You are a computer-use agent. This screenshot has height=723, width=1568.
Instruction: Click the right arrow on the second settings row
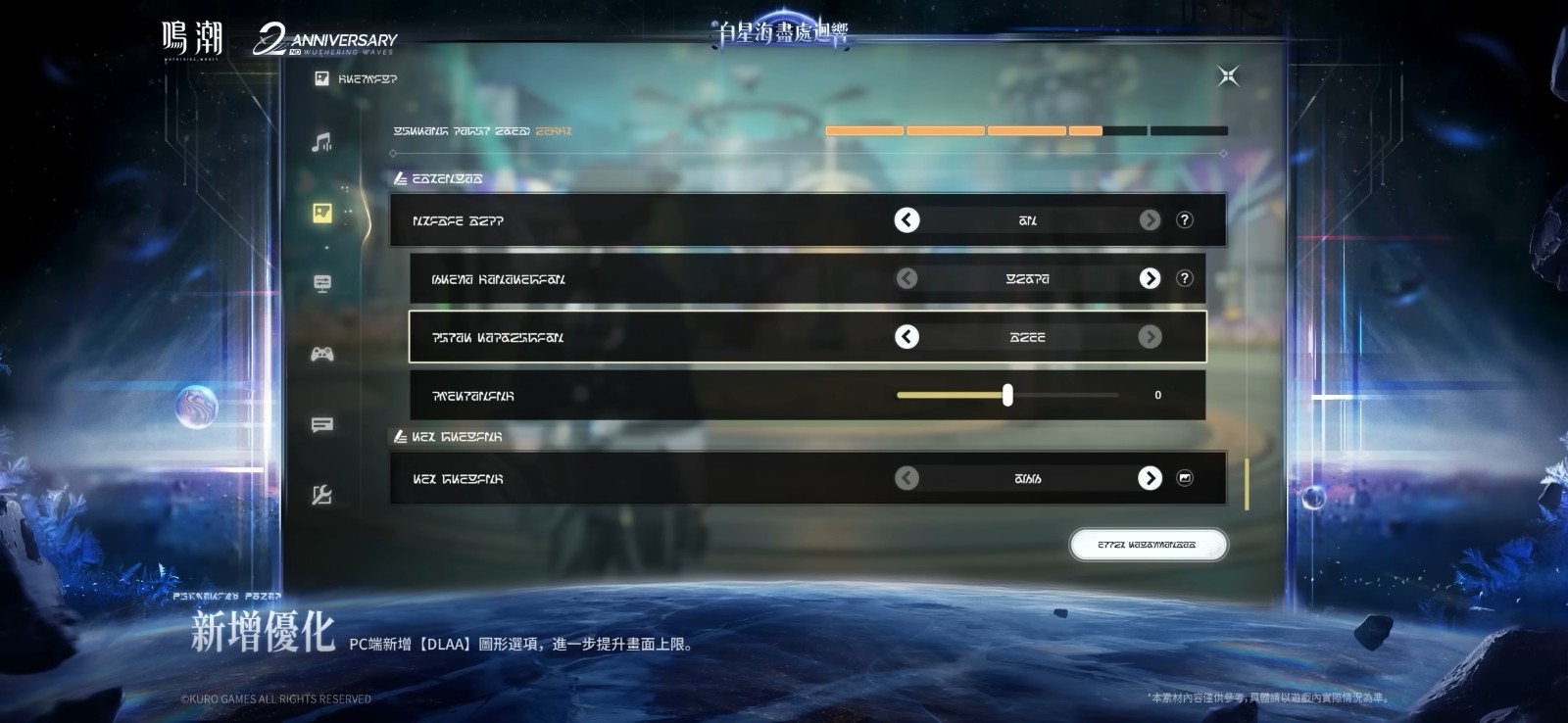coord(1149,278)
